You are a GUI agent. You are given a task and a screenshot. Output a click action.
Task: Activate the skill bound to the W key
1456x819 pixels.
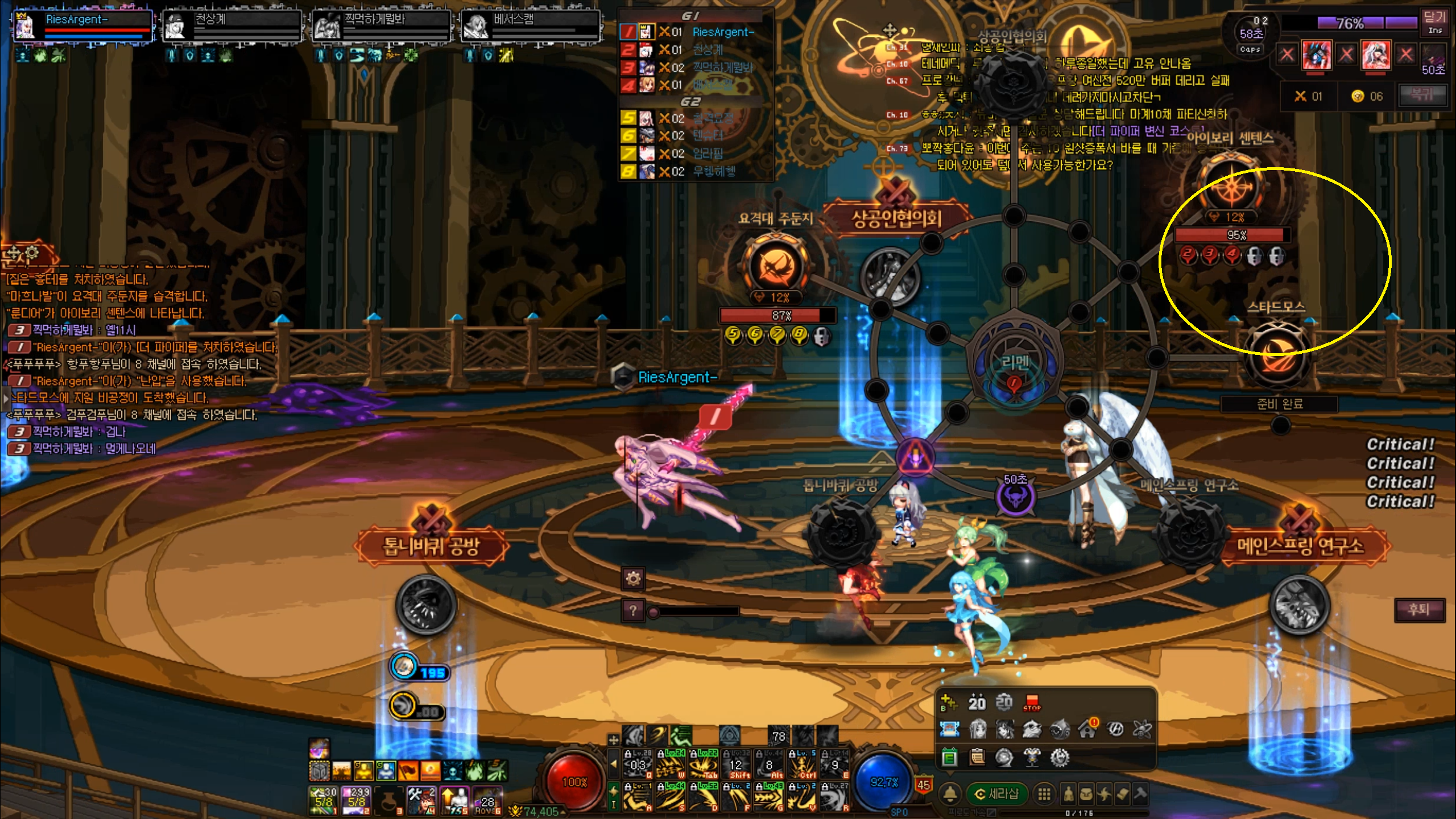670,766
